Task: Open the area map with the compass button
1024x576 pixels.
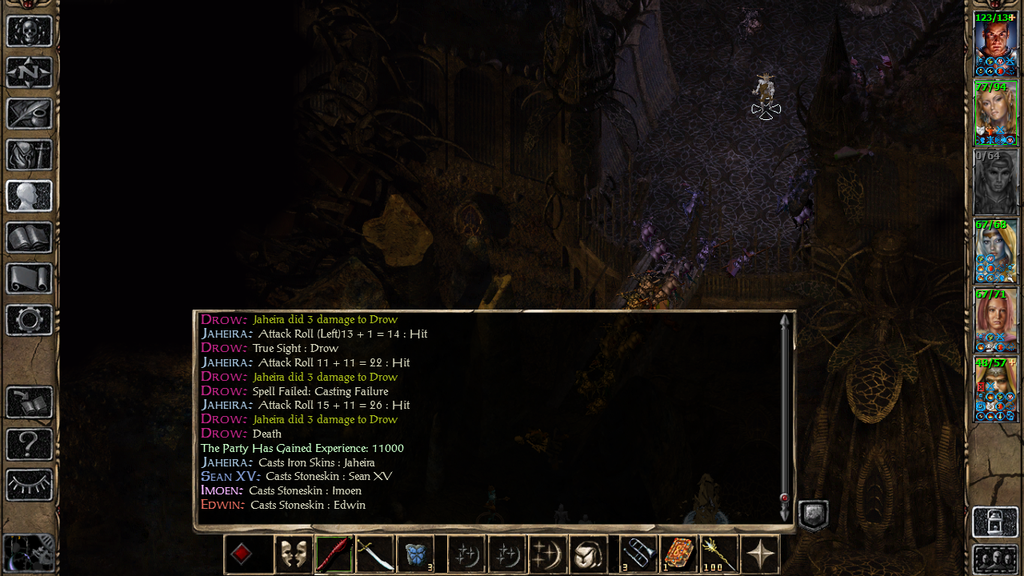Action: point(29,72)
